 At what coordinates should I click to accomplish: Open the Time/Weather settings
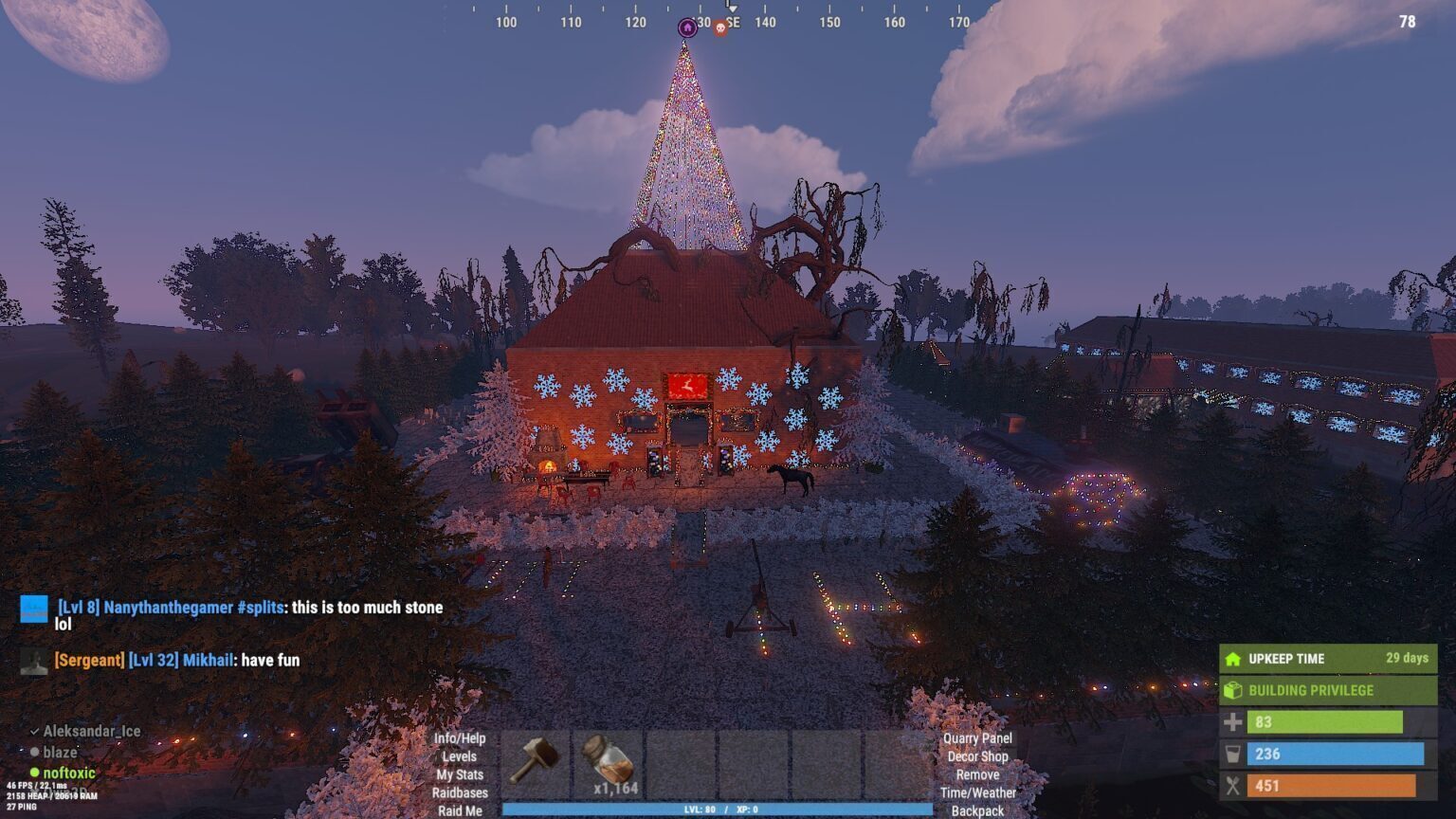pos(977,792)
